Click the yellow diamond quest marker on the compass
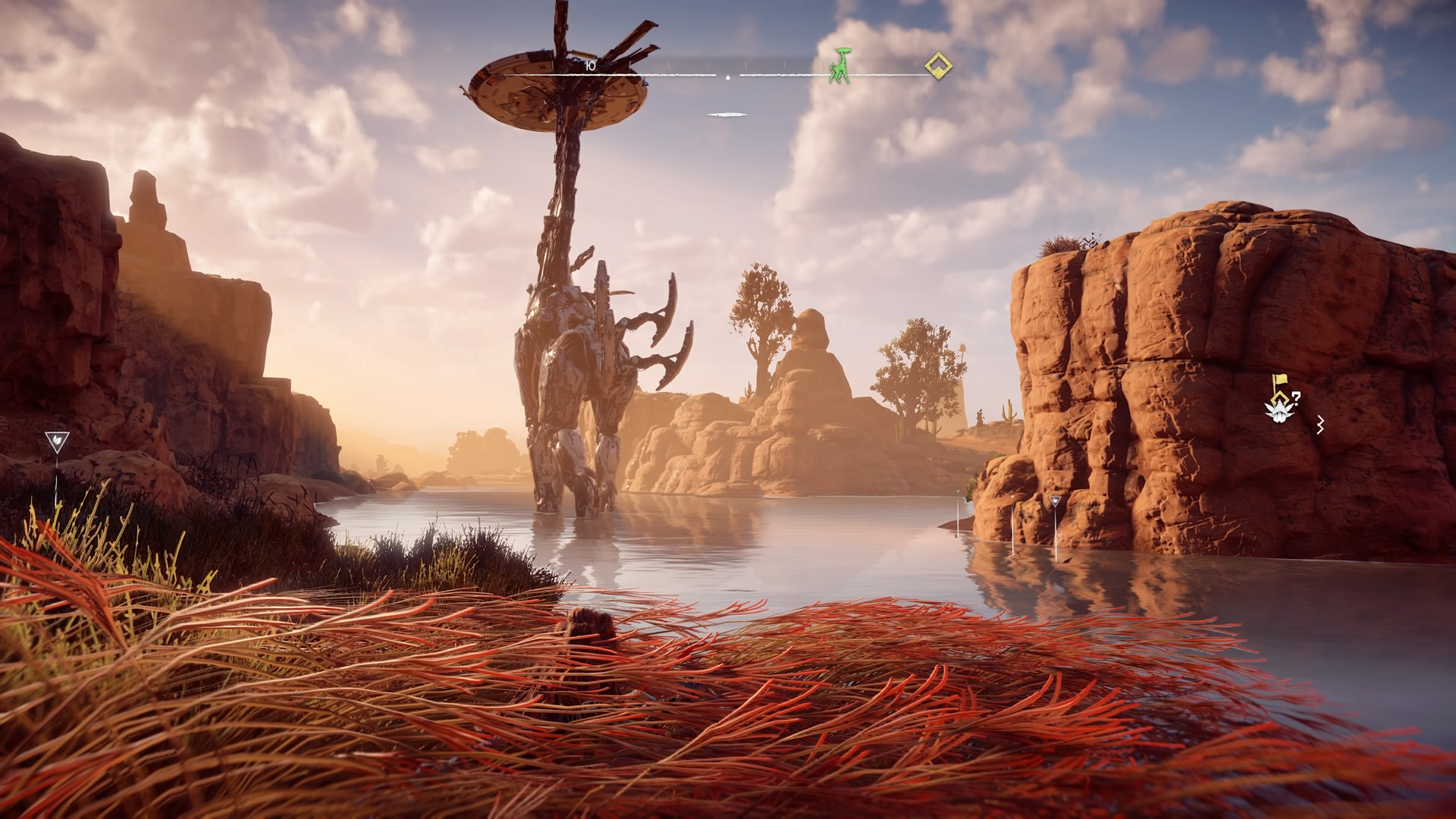 click(x=939, y=66)
